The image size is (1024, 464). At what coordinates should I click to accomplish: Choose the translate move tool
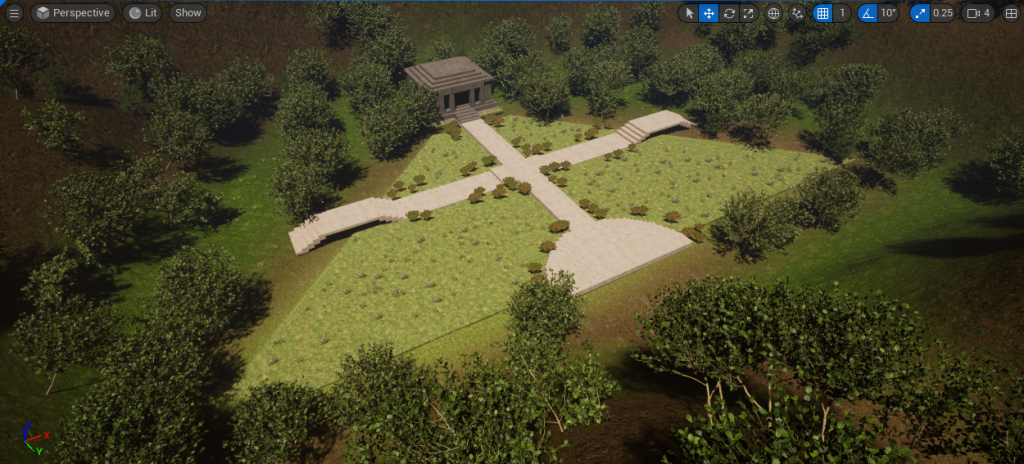click(708, 13)
